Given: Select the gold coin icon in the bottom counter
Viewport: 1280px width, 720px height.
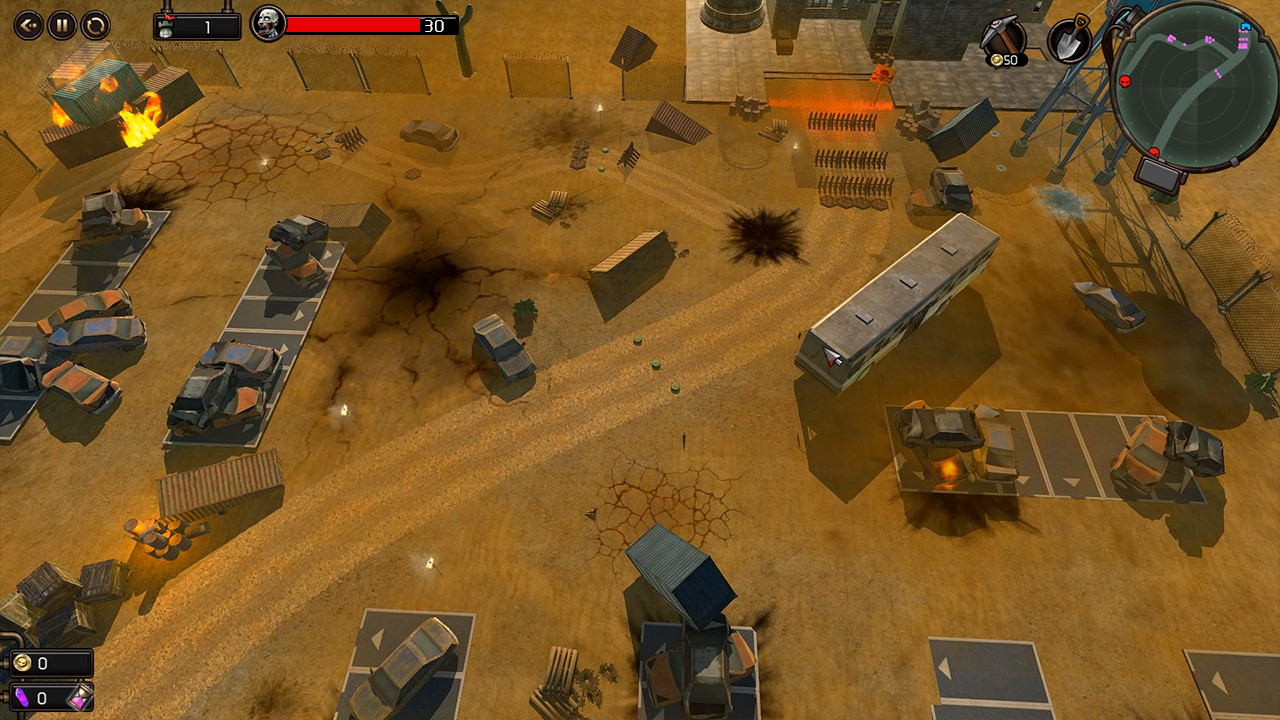Looking at the screenshot, I should [x=22, y=662].
